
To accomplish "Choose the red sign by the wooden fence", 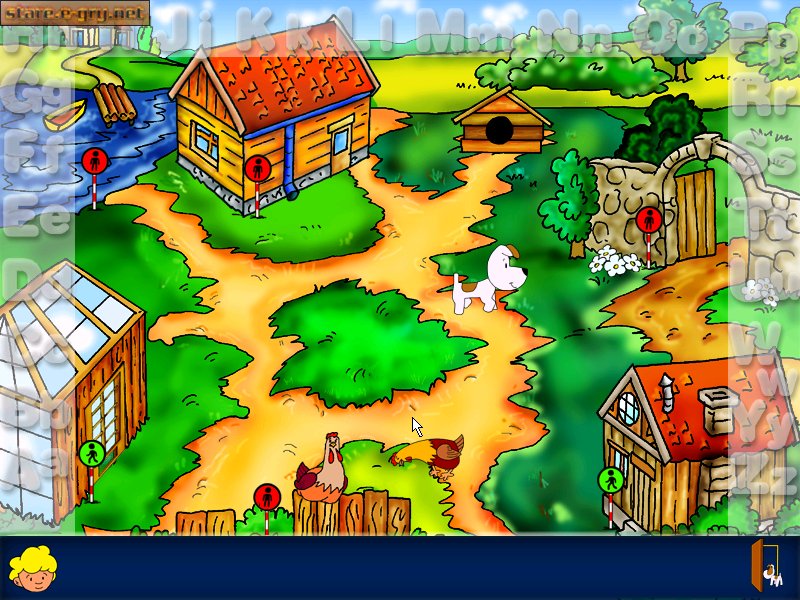I will click(267, 497).
